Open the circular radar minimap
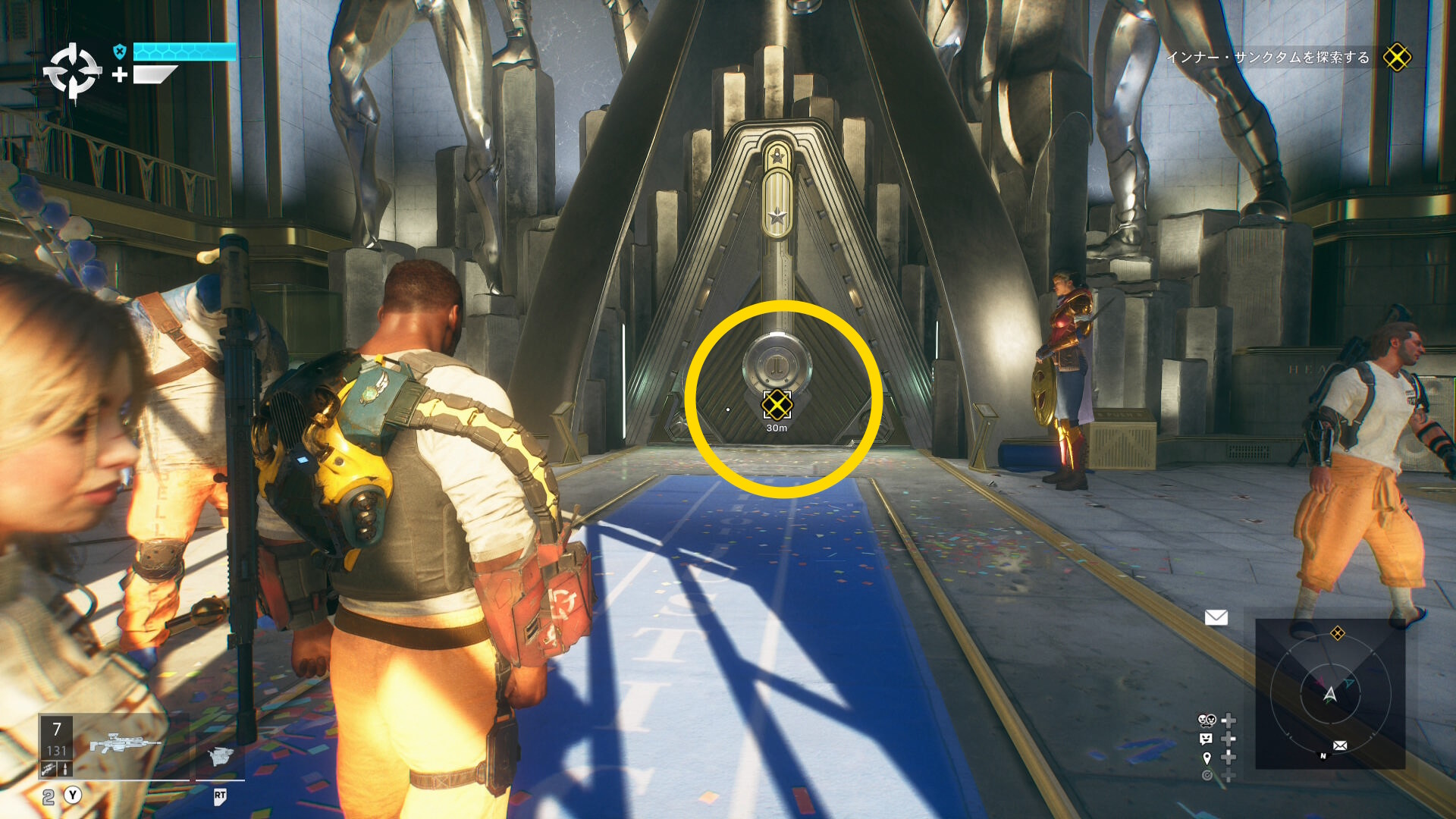Screen dimensions: 1456x819 pyautogui.click(x=1330, y=693)
